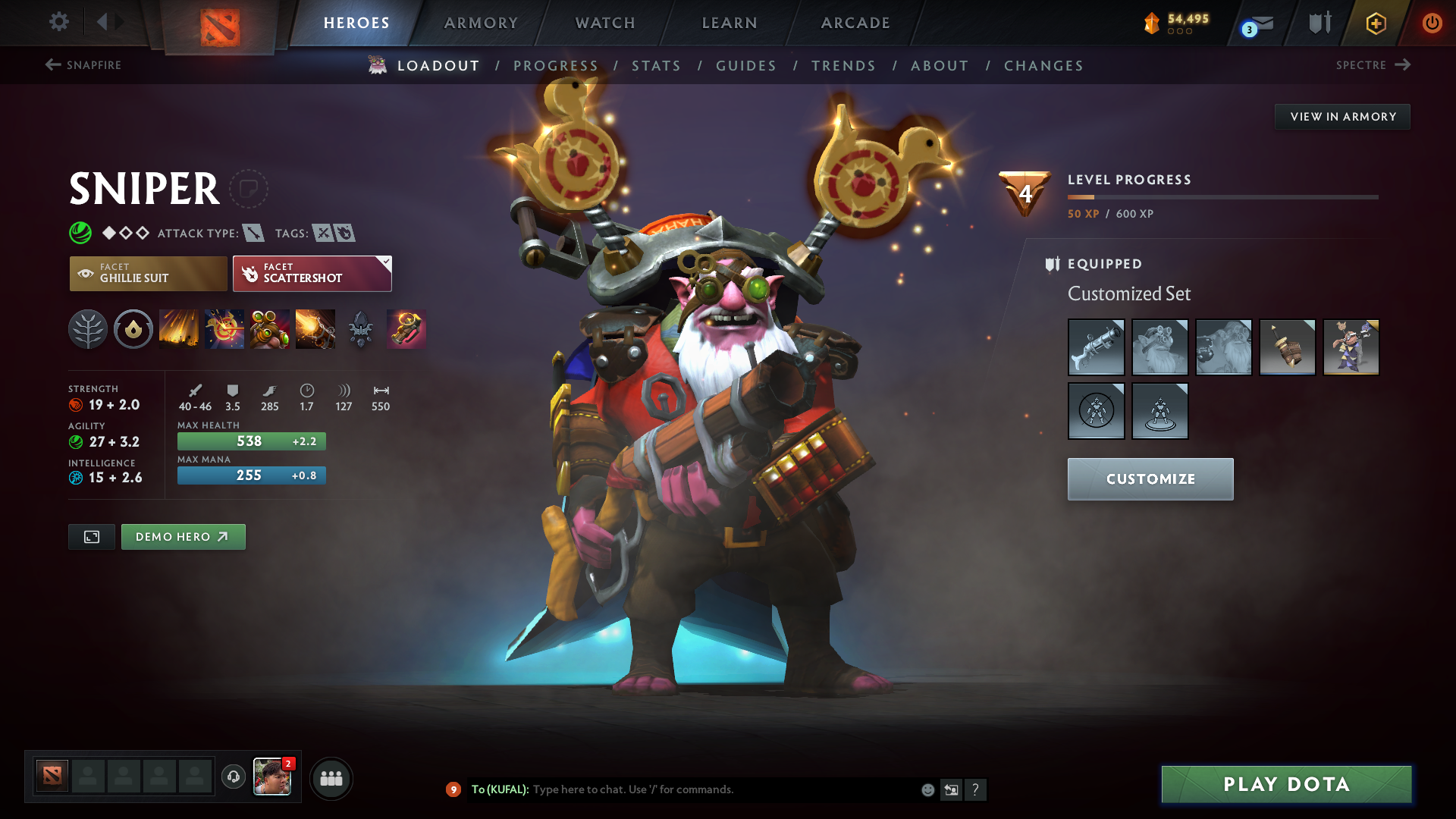The image size is (1456, 819).
Task: Expand the Scattershot facet dropdown arrow
Action: point(385,262)
